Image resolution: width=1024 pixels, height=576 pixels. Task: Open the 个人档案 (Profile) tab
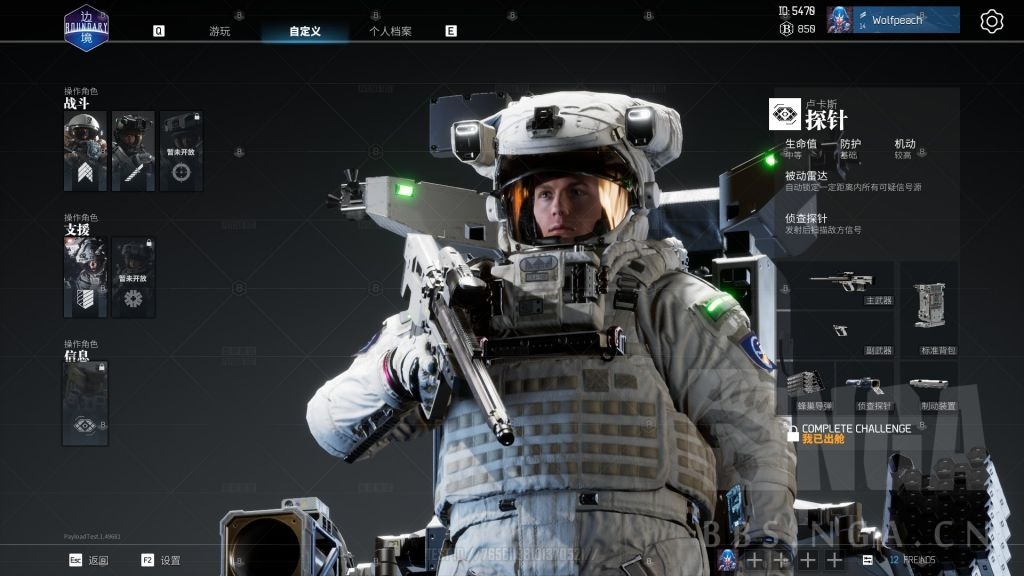coord(390,31)
